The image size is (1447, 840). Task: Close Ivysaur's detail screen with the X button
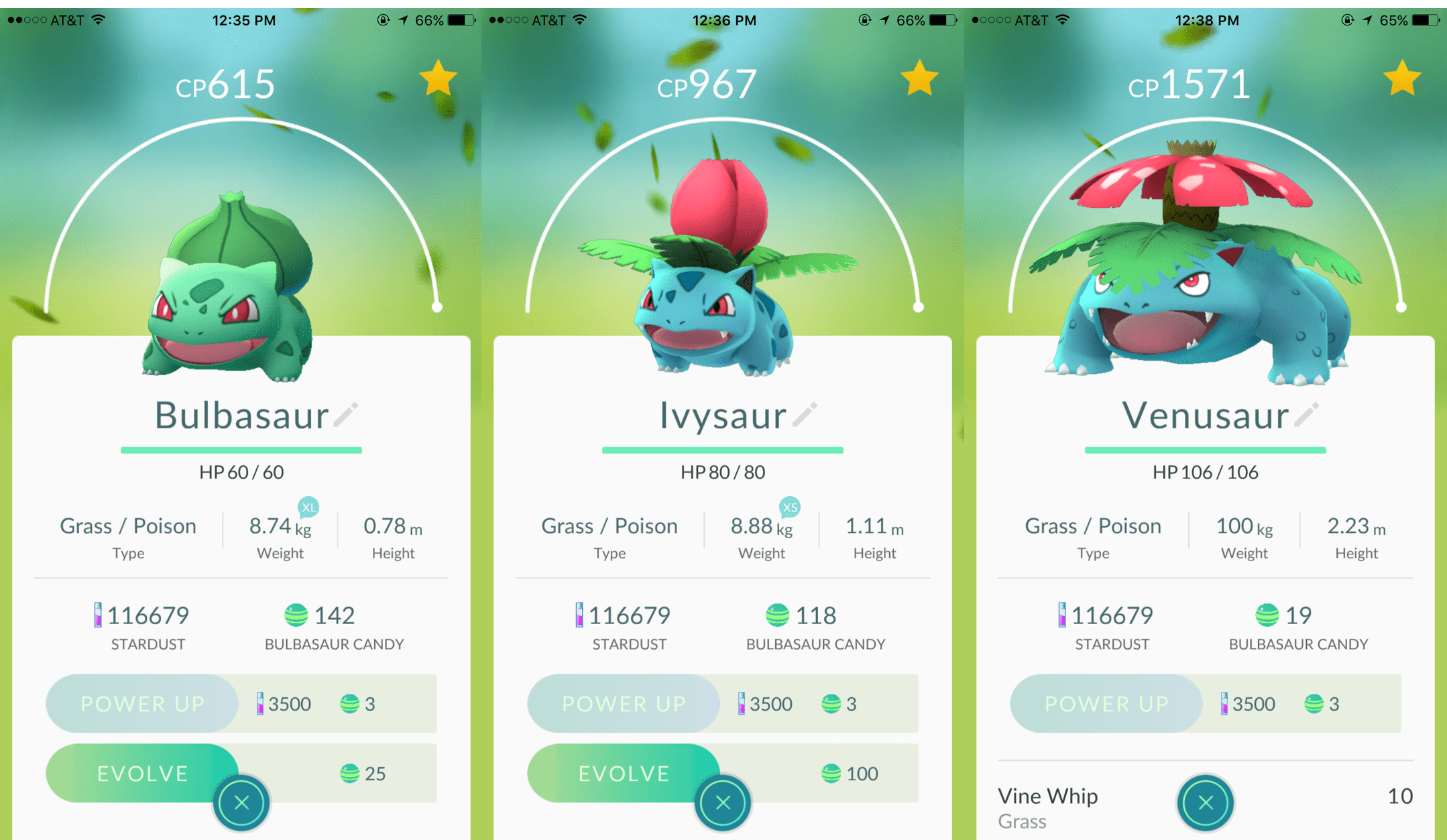pos(722,803)
